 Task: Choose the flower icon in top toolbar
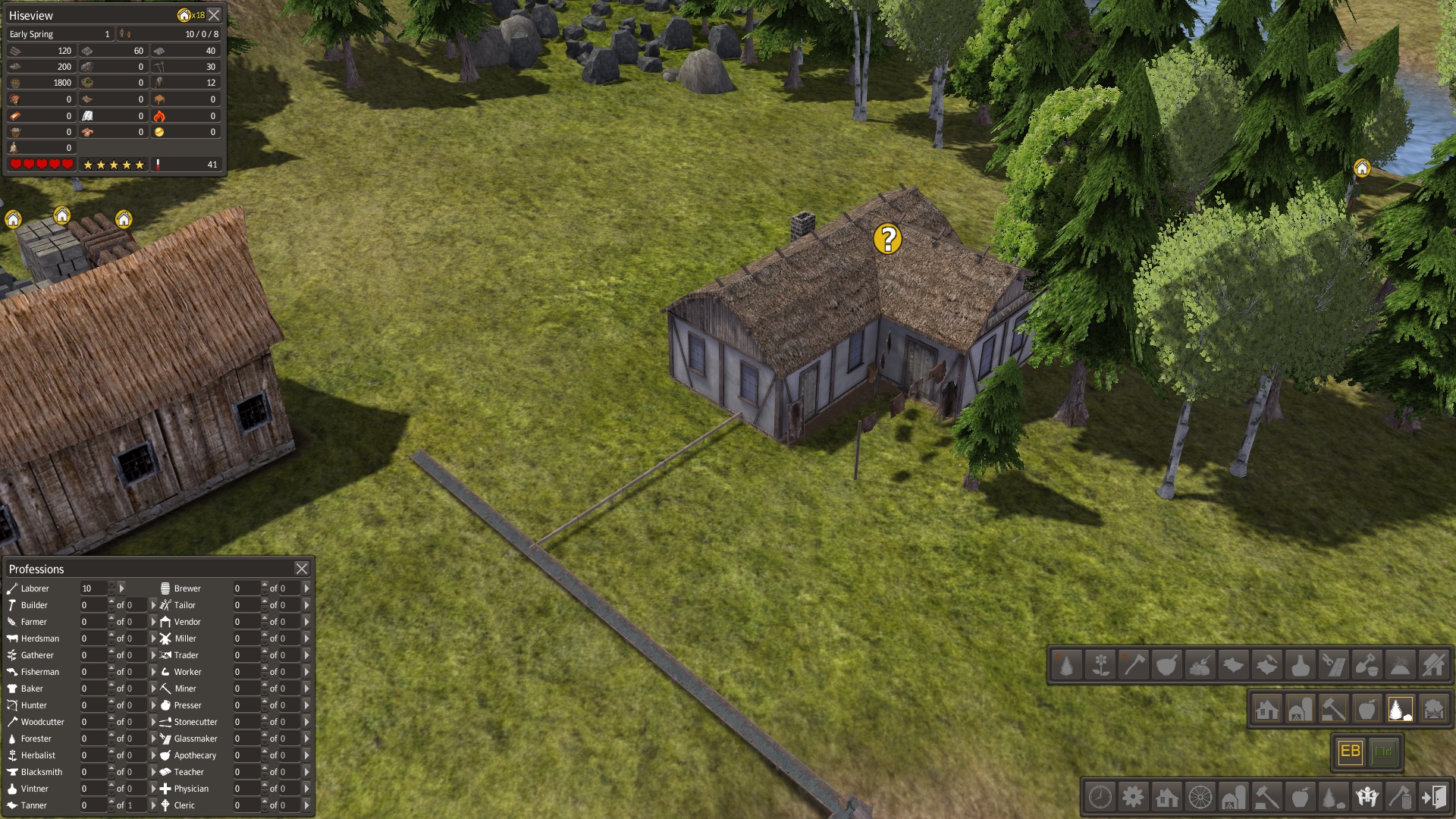tap(1100, 665)
